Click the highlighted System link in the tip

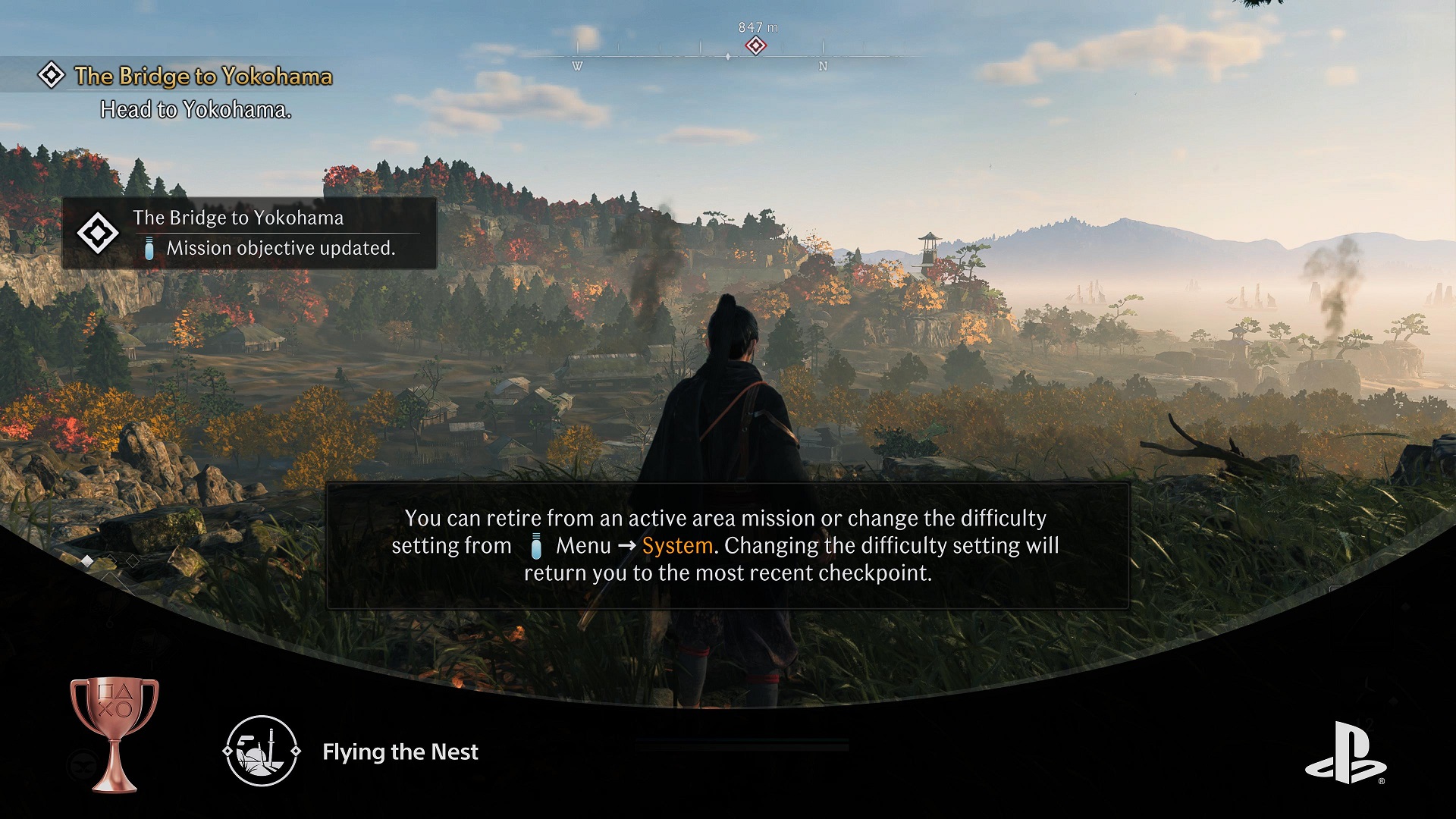click(677, 546)
